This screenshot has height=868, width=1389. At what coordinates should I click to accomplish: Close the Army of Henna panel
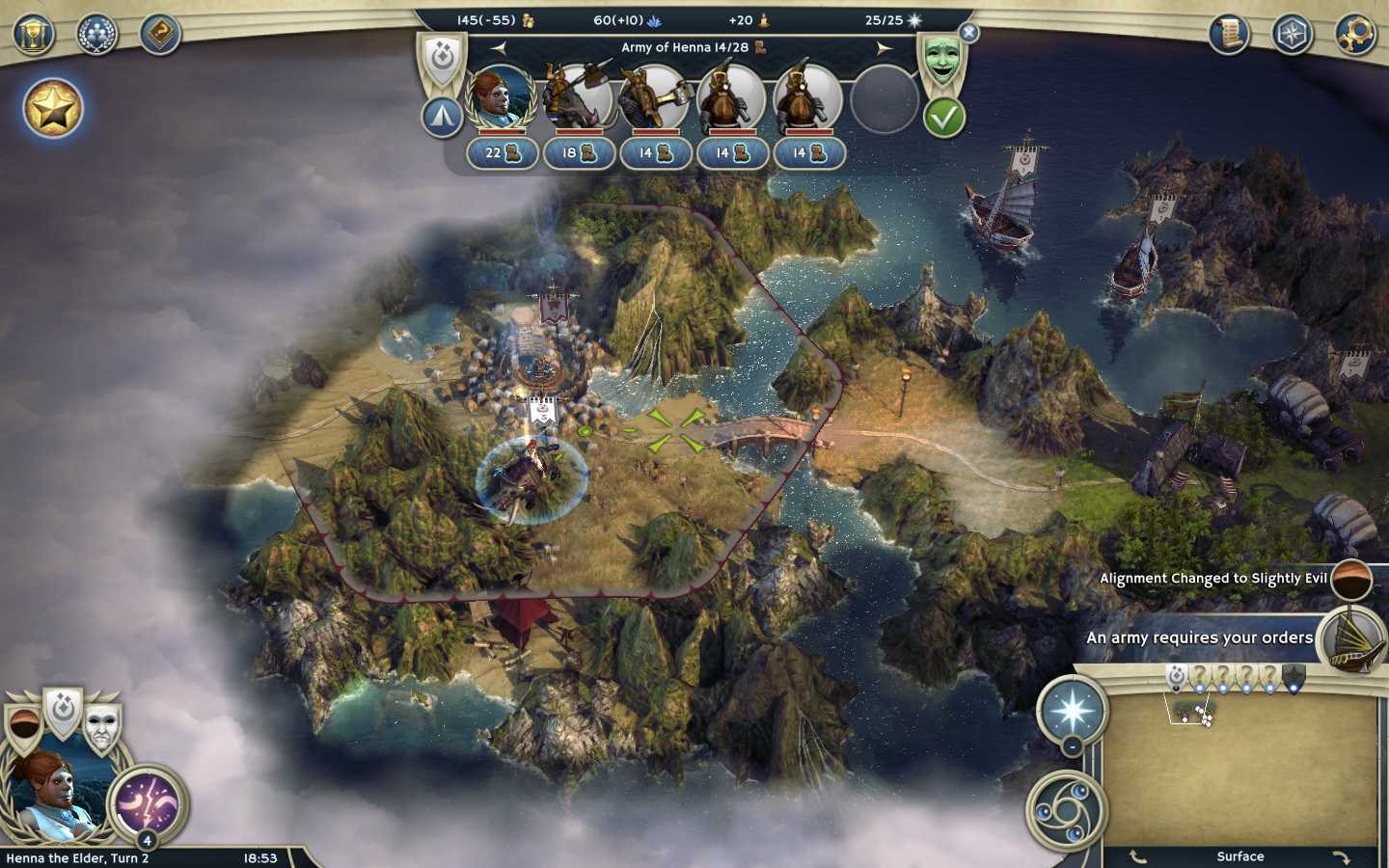pyautogui.click(x=969, y=34)
